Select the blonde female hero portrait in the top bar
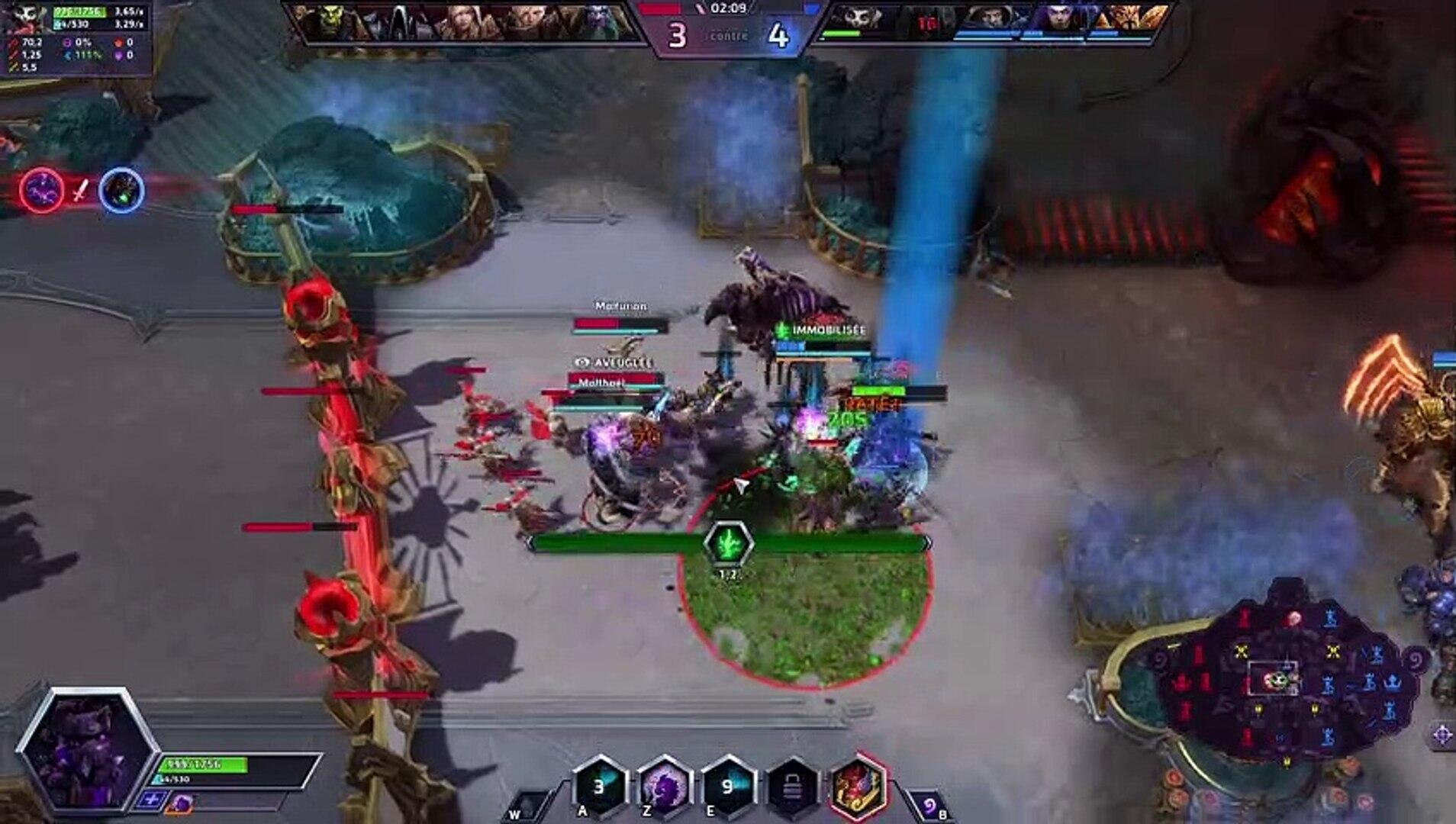 (467, 21)
